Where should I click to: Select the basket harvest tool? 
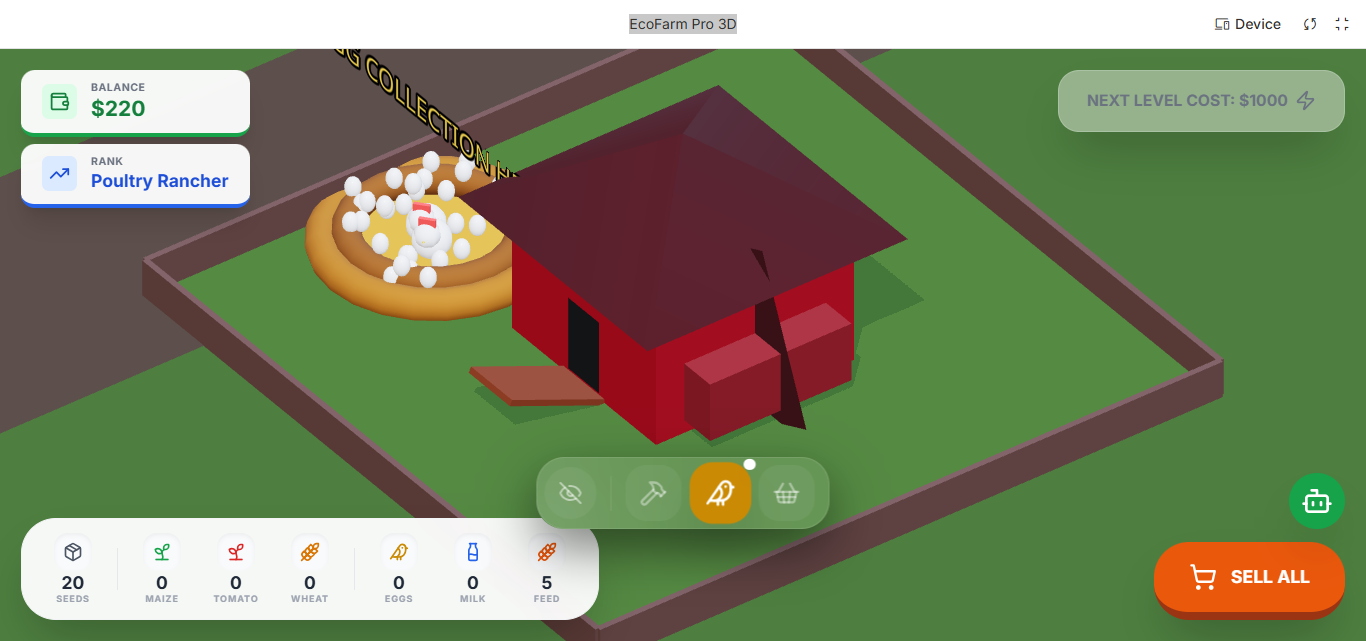(786, 493)
